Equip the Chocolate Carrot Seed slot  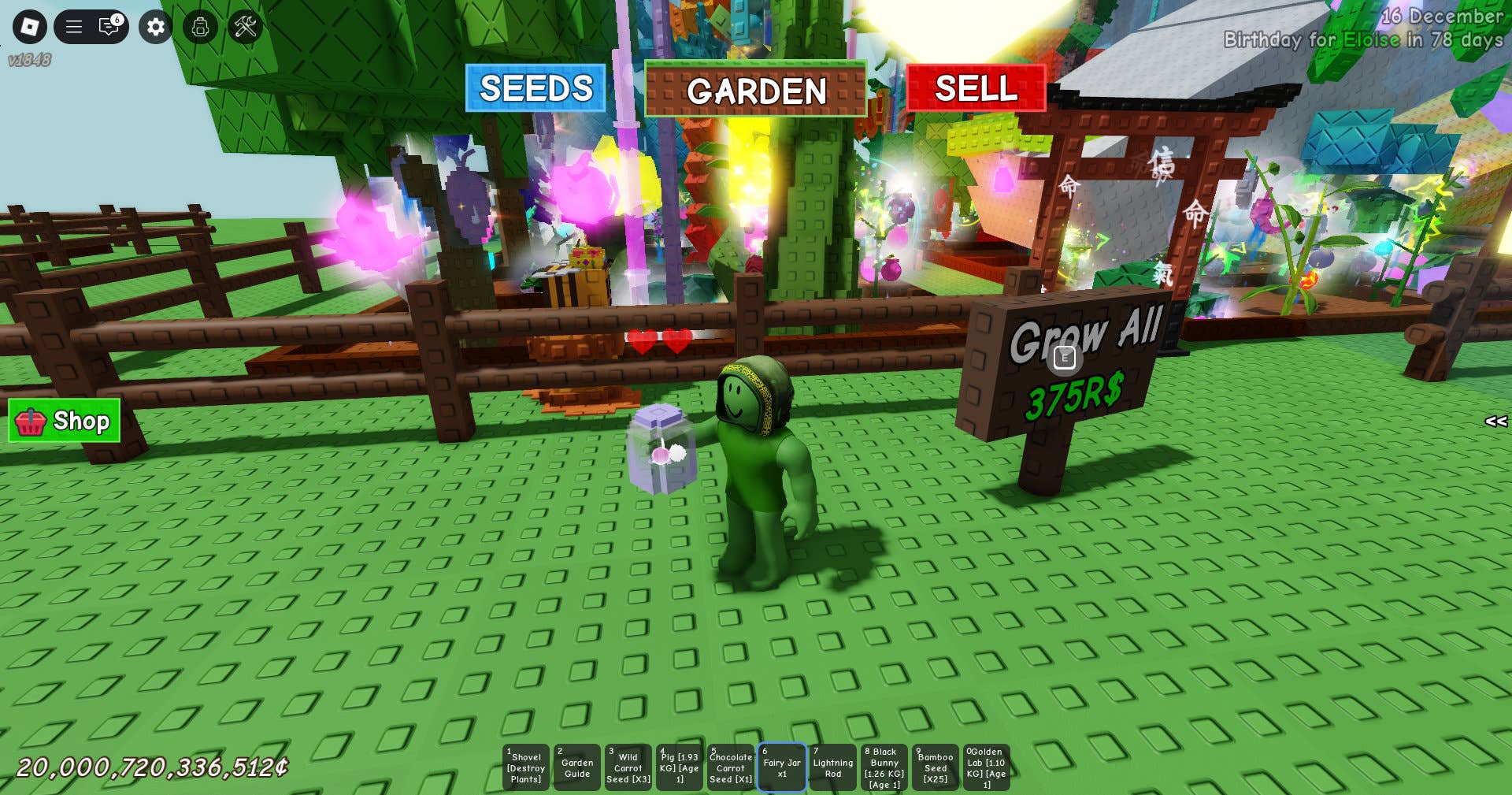731,767
